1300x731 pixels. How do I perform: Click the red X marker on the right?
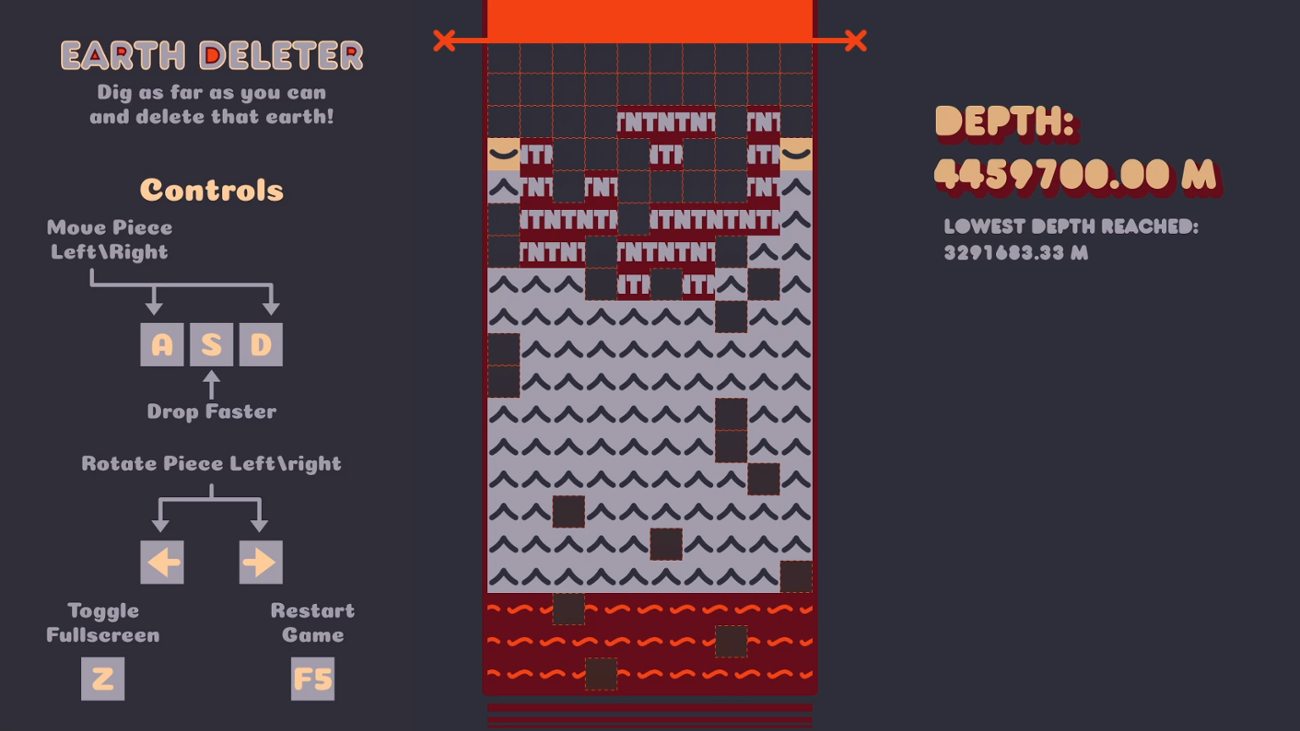855,41
